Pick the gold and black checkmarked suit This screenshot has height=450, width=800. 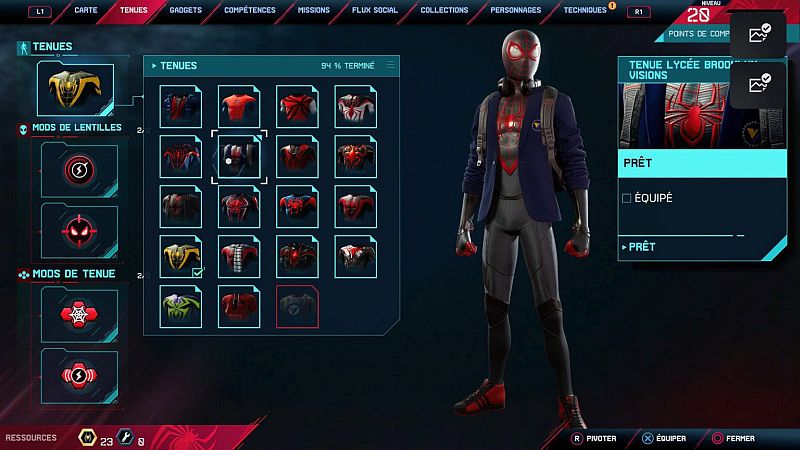tap(181, 256)
